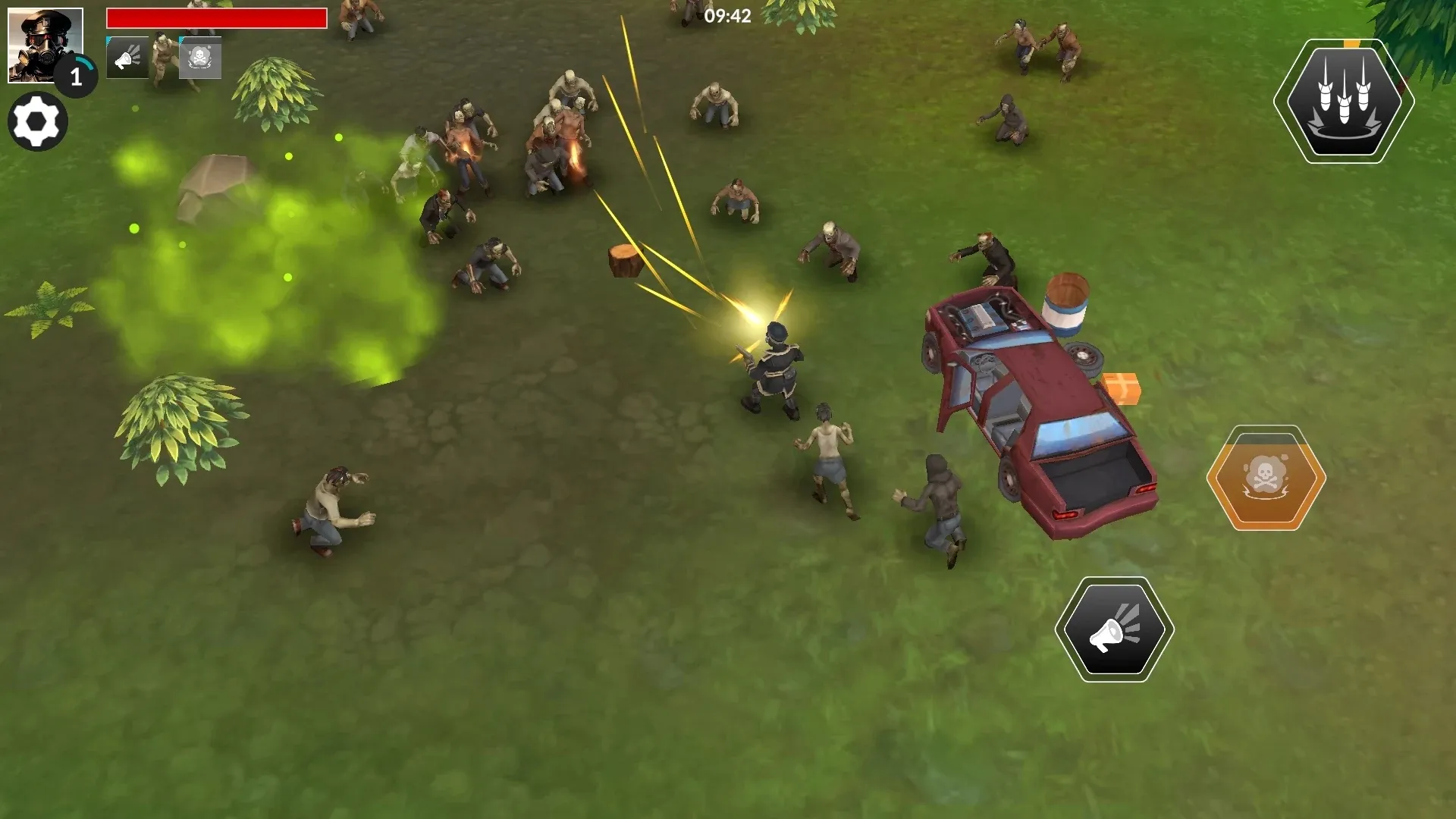Activate the missile barrage ability

click(x=1344, y=101)
